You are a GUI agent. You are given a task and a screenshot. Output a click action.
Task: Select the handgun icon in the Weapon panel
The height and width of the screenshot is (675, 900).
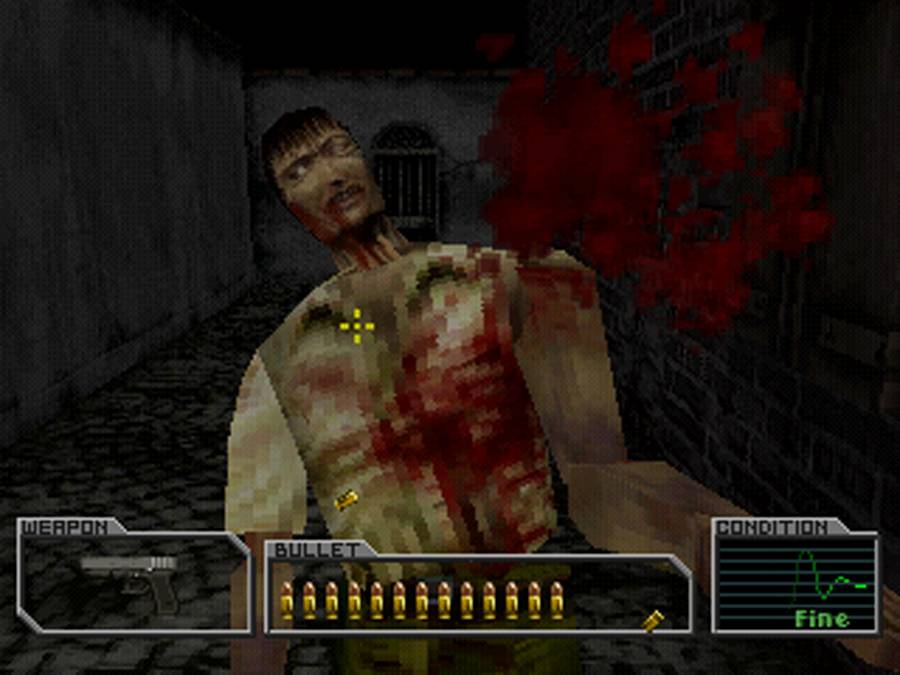tap(134, 579)
